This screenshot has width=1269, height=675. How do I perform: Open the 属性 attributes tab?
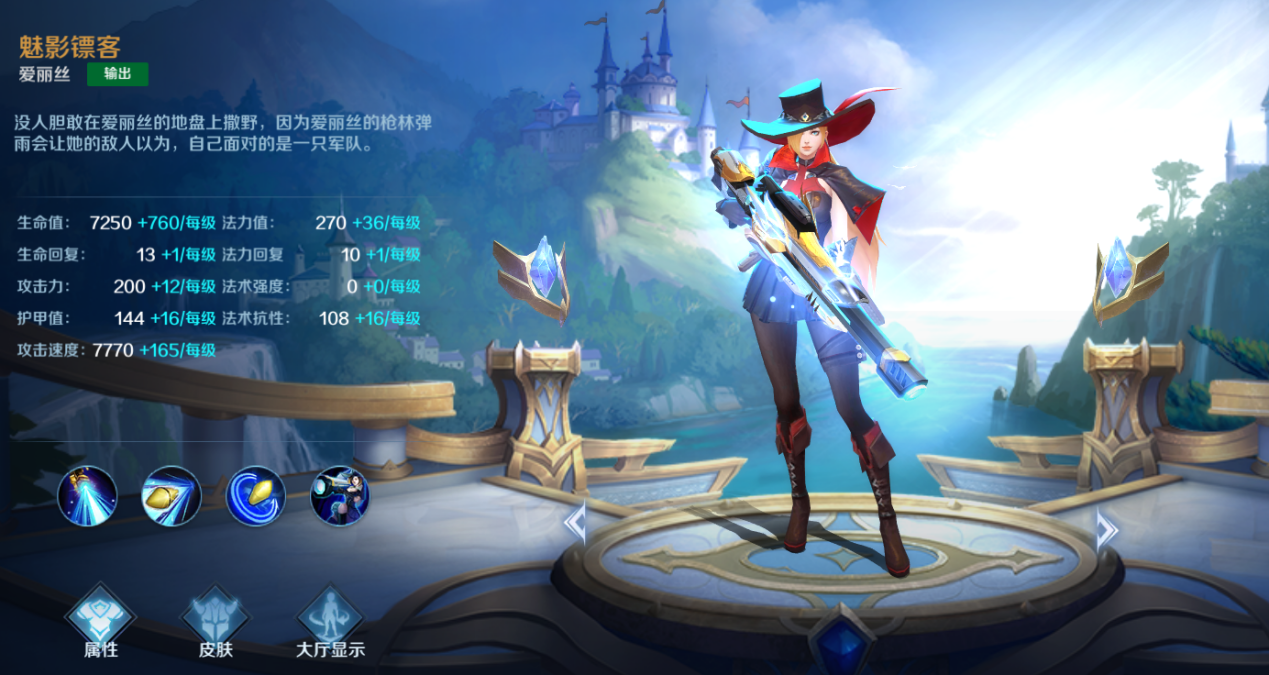click(x=100, y=621)
